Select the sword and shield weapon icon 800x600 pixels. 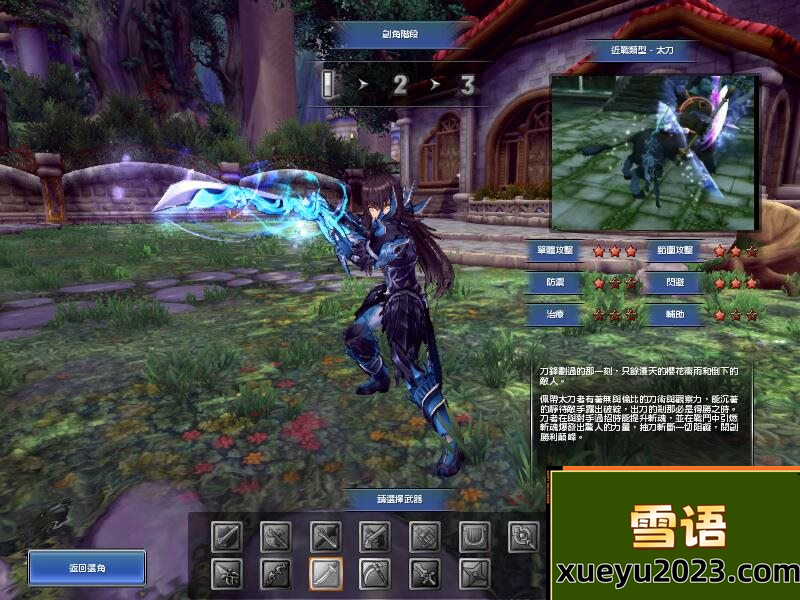[x=226, y=537]
